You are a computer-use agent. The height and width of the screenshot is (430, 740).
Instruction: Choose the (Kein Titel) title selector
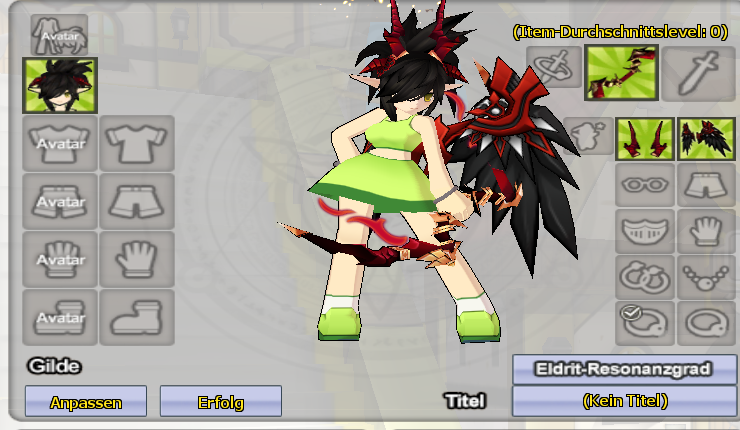point(624,401)
